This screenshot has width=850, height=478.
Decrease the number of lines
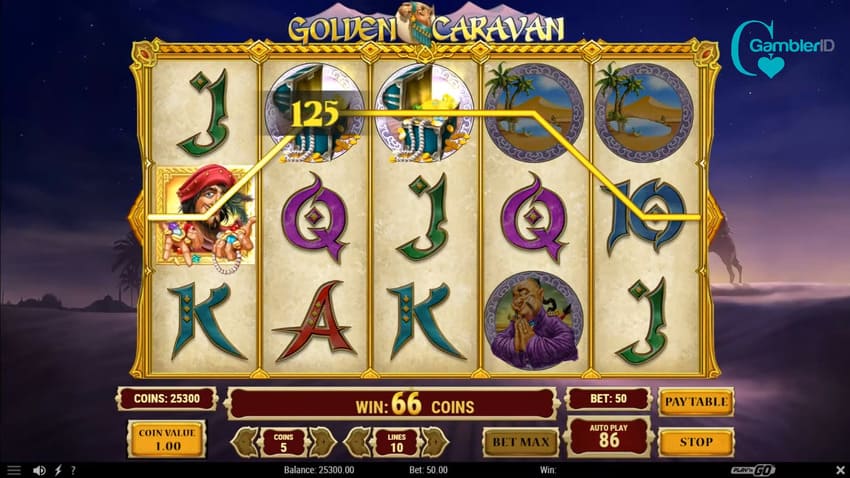tap(355, 441)
